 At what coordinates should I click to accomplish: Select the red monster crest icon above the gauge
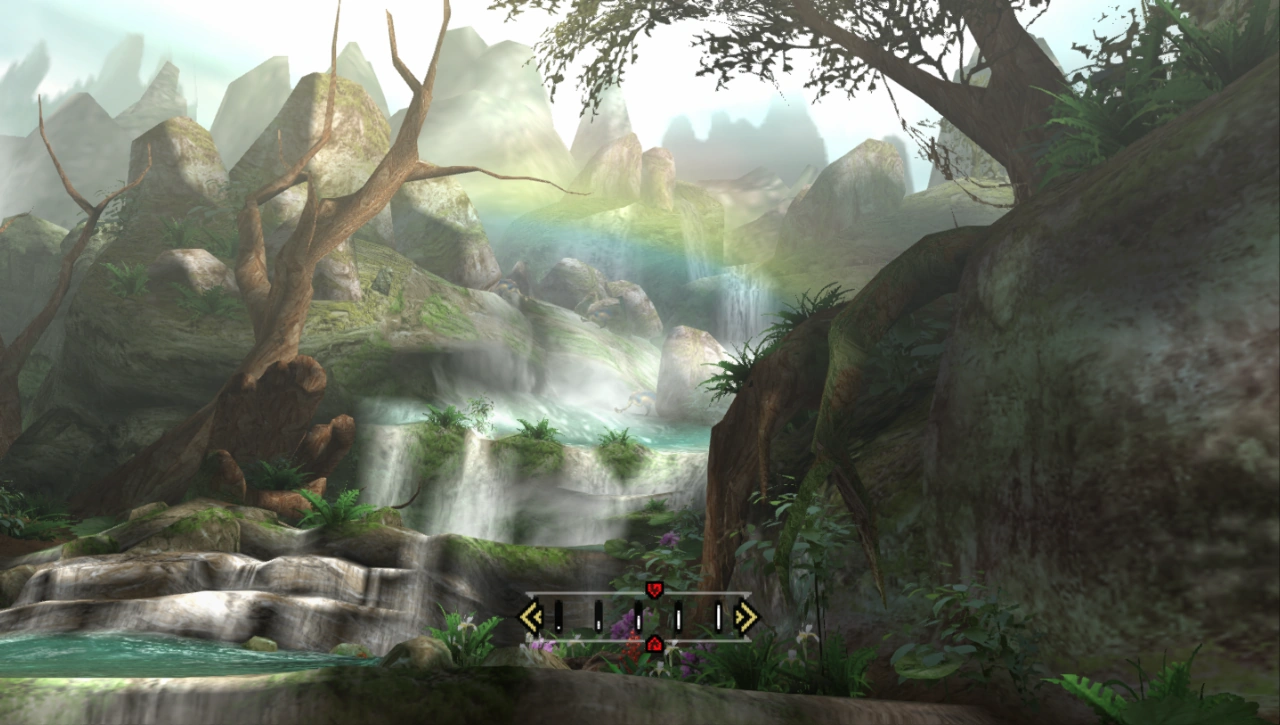tap(654, 588)
